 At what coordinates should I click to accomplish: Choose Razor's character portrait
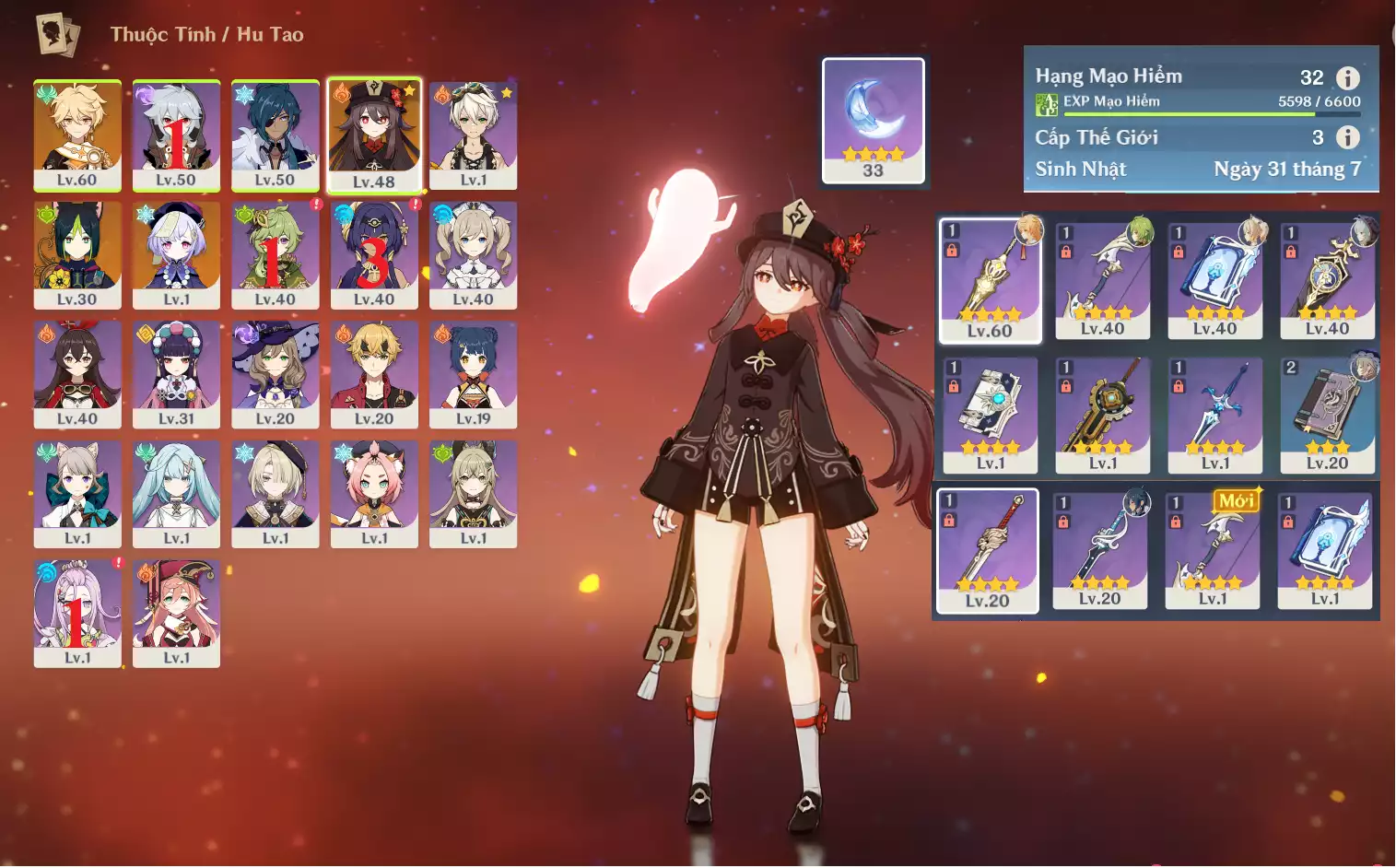176,135
